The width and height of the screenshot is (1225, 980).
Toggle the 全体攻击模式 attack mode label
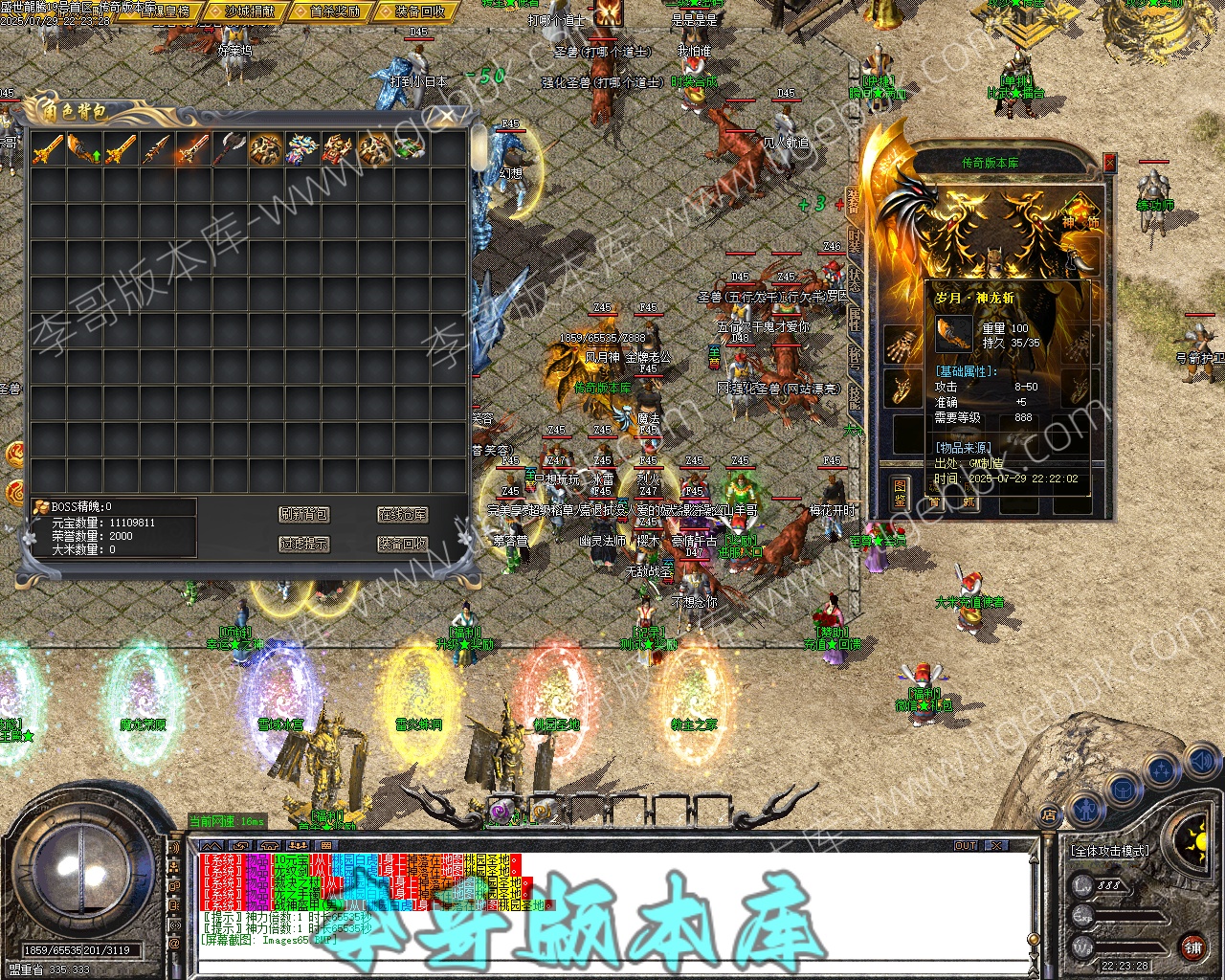tap(1110, 850)
